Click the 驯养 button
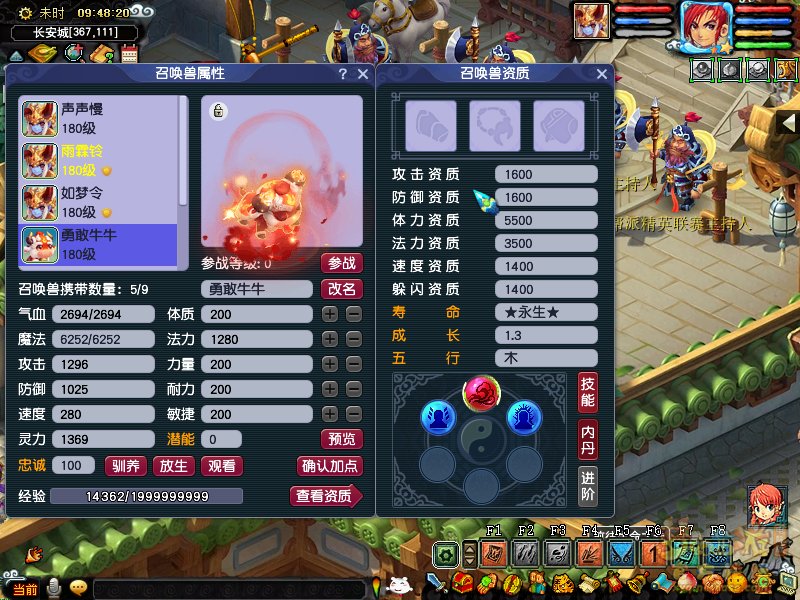This screenshot has width=800, height=600. (x=126, y=466)
